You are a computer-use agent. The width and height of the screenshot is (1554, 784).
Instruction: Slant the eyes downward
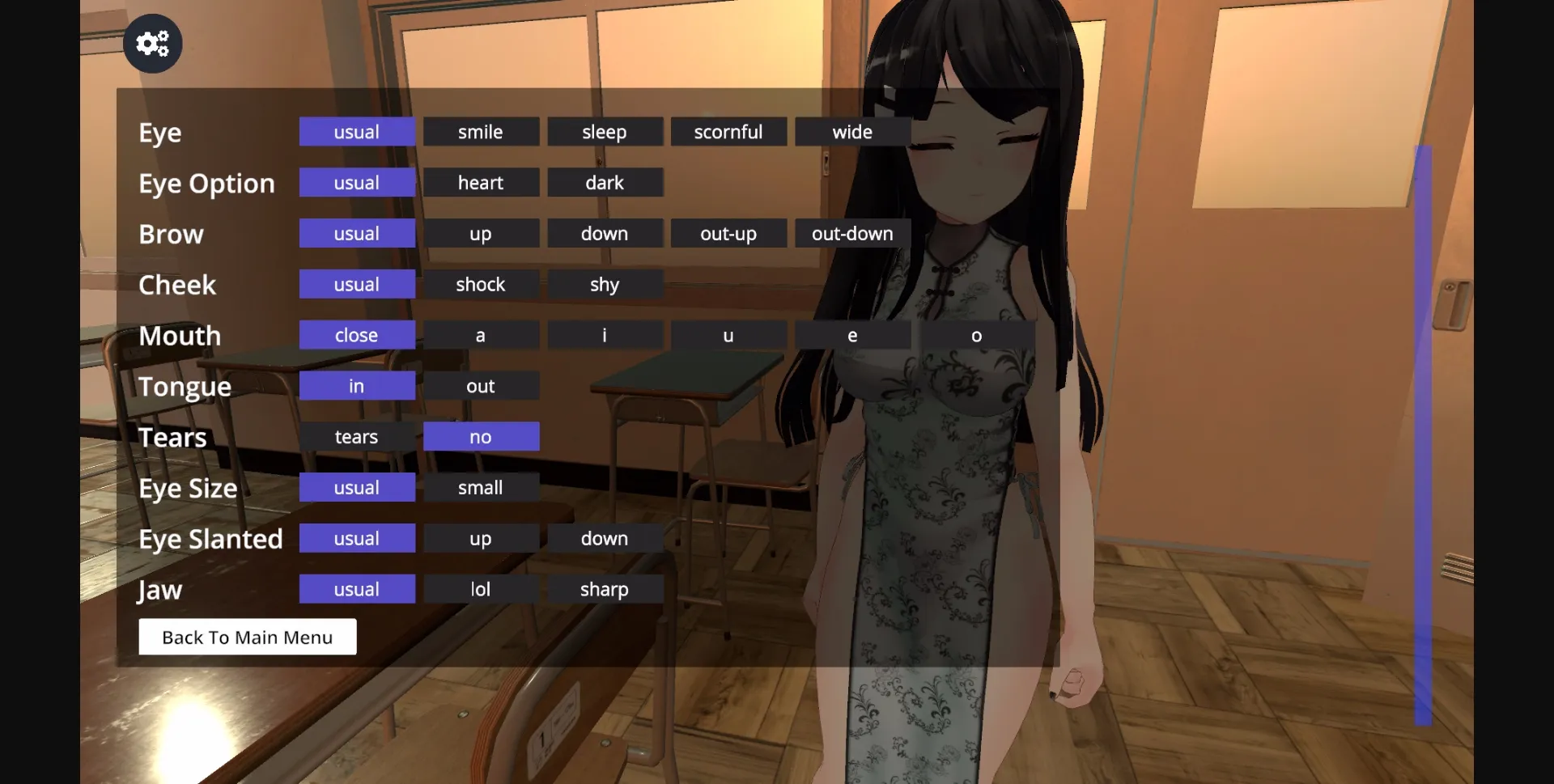click(605, 538)
